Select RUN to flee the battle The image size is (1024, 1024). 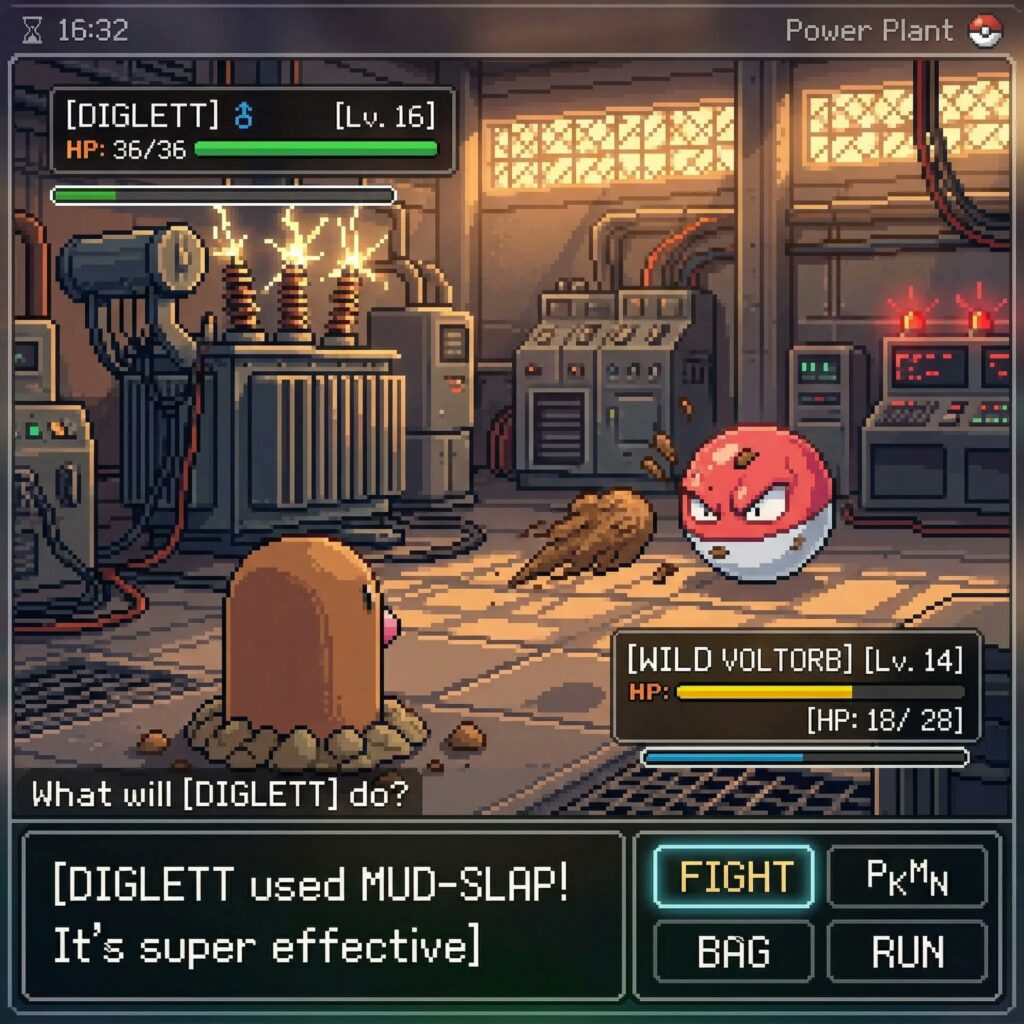click(907, 950)
